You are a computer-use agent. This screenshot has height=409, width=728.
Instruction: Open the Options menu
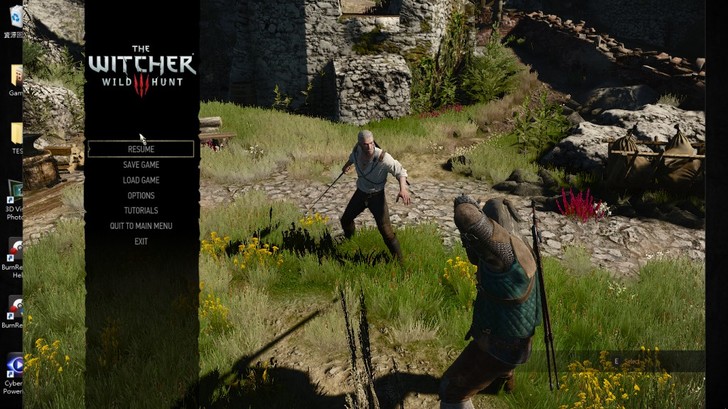coord(141,196)
